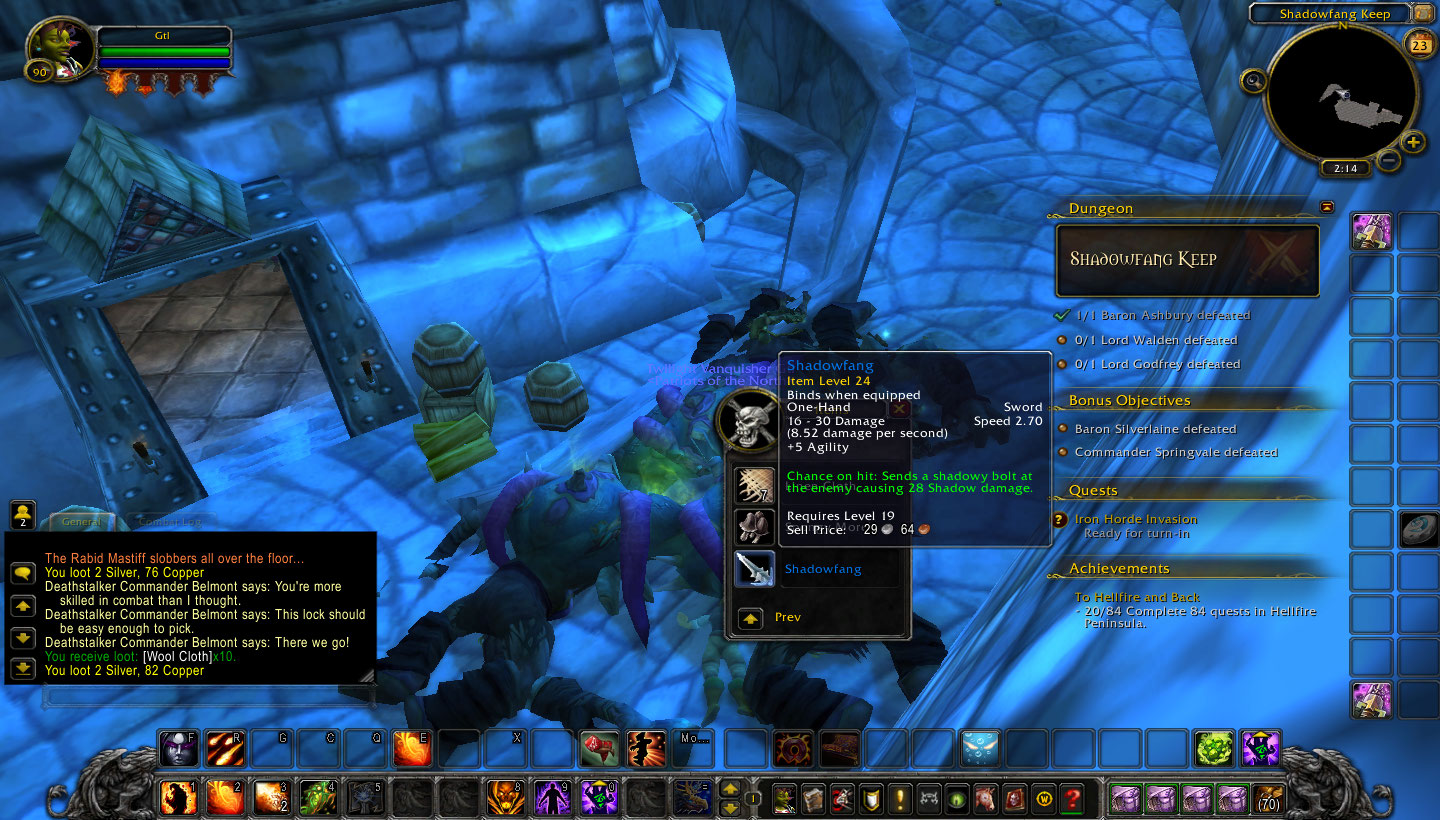This screenshot has height=820, width=1440.
Task: Close the loot window with the X
Action: coord(898,408)
